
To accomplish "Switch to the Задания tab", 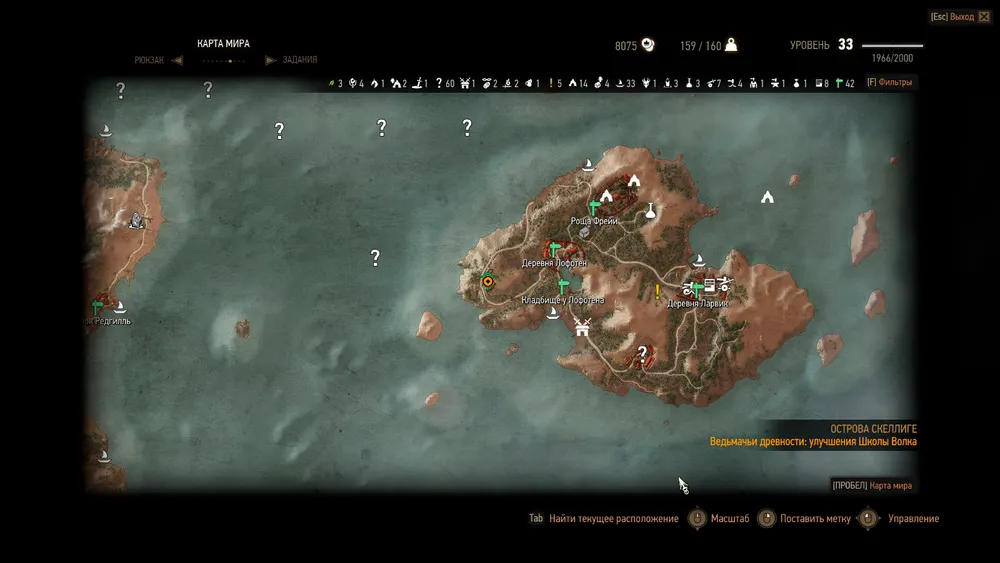I will click(x=299, y=60).
